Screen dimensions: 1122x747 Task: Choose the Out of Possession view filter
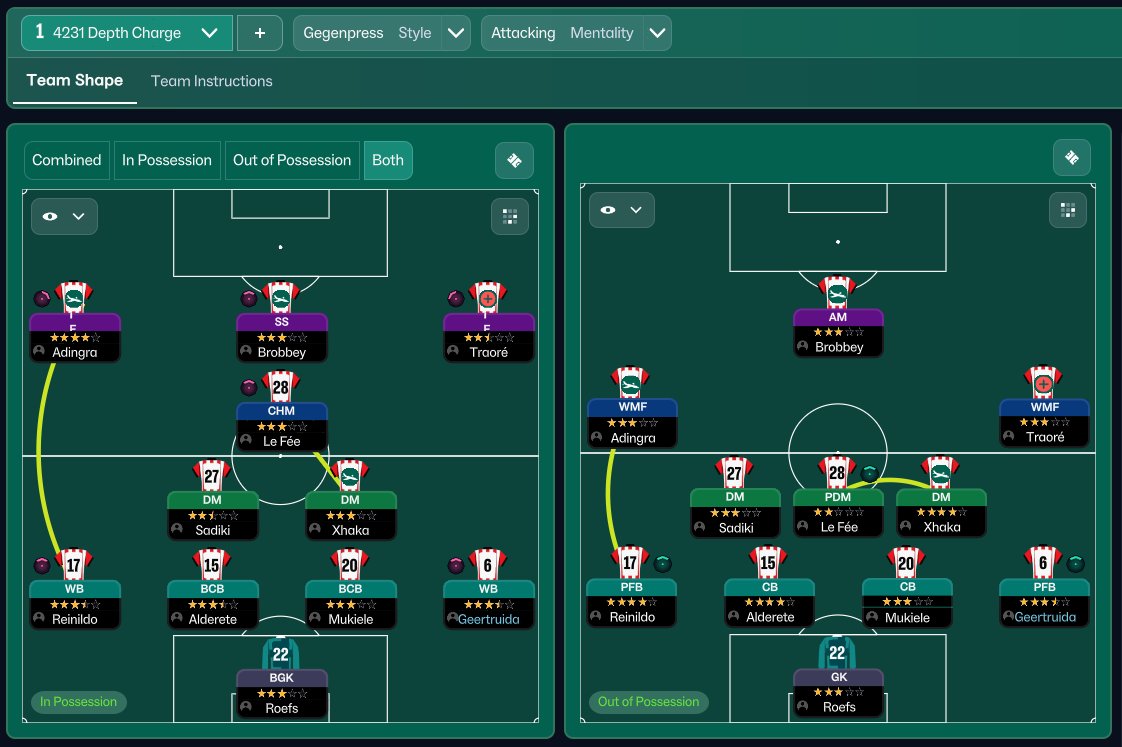point(292,160)
